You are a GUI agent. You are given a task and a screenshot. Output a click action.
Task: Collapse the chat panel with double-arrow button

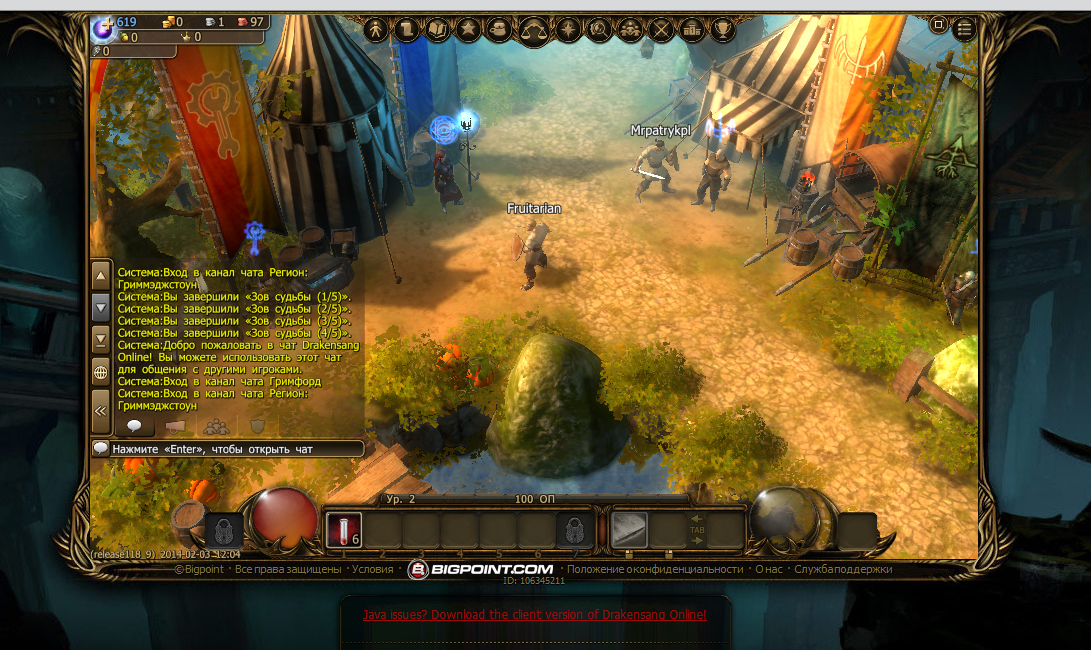click(x=100, y=409)
